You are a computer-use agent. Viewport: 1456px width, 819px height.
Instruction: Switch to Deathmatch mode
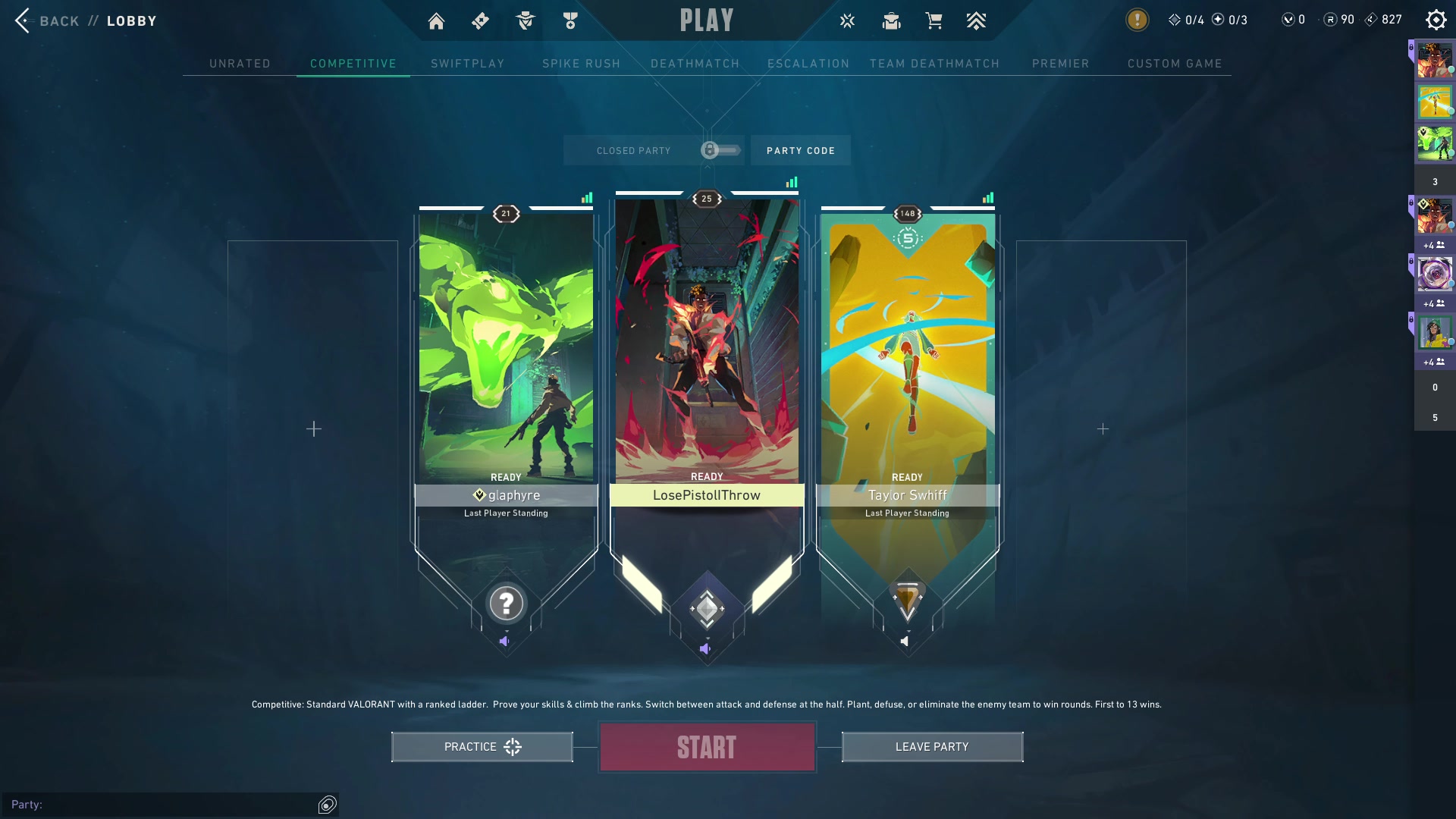click(x=695, y=64)
